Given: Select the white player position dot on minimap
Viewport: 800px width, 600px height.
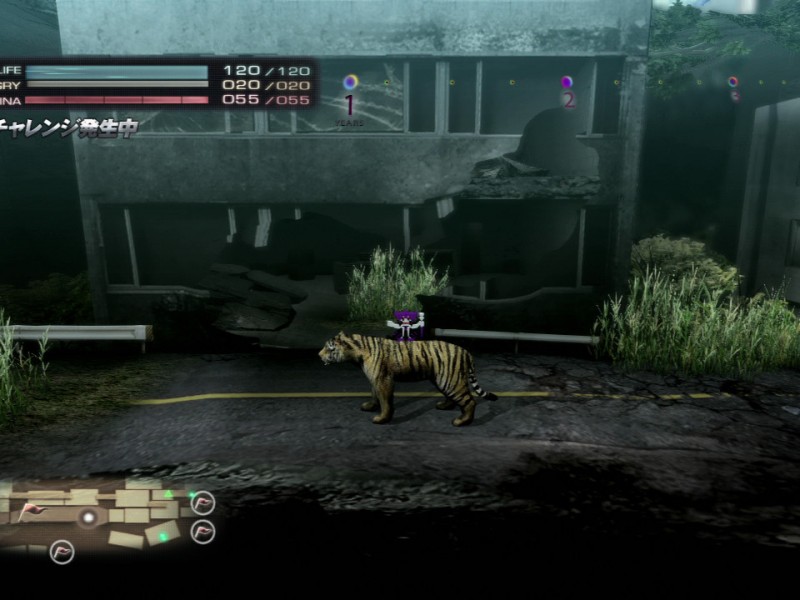Looking at the screenshot, I should [x=89, y=516].
